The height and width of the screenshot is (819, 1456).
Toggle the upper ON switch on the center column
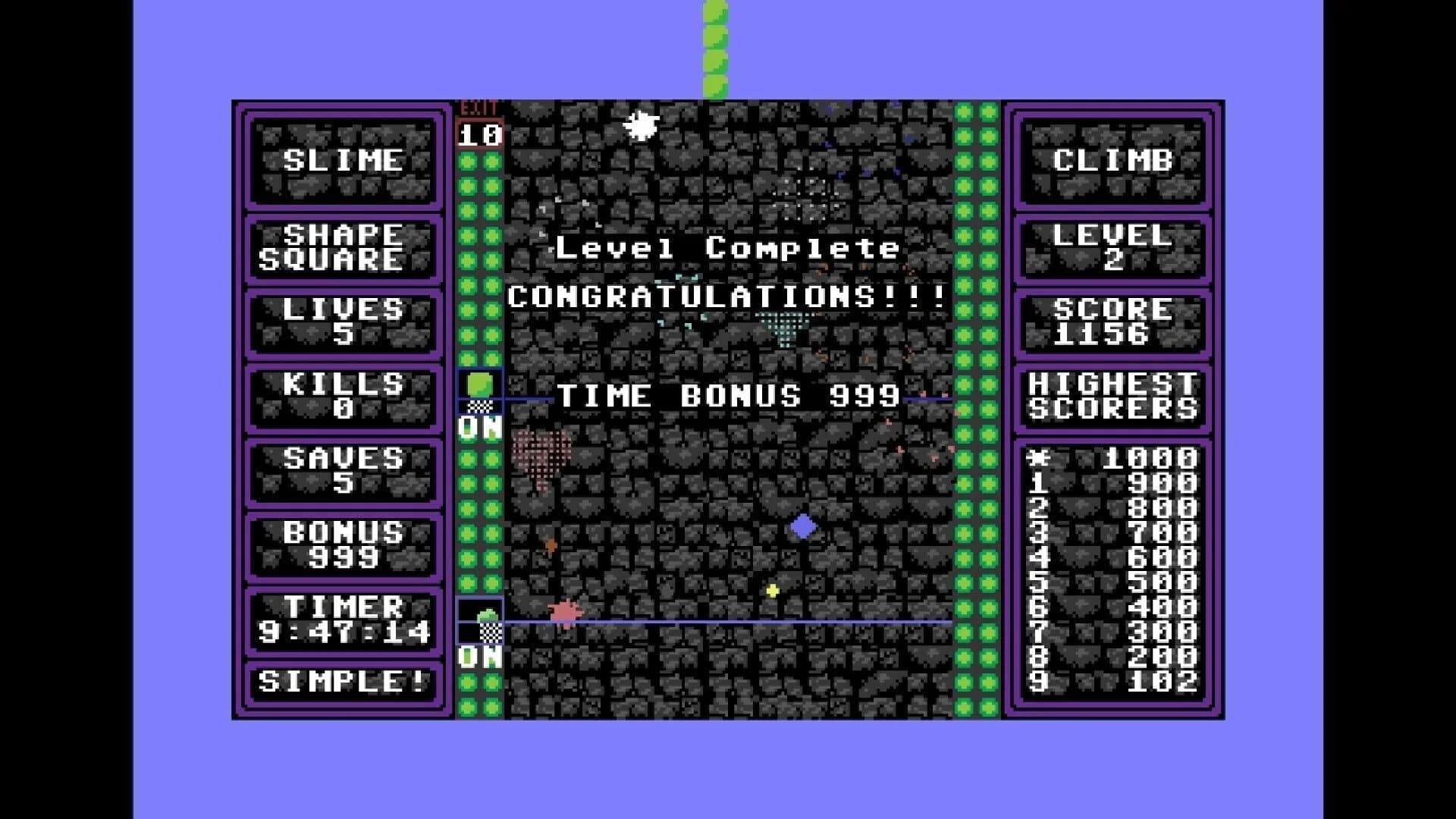pos(478,427)
